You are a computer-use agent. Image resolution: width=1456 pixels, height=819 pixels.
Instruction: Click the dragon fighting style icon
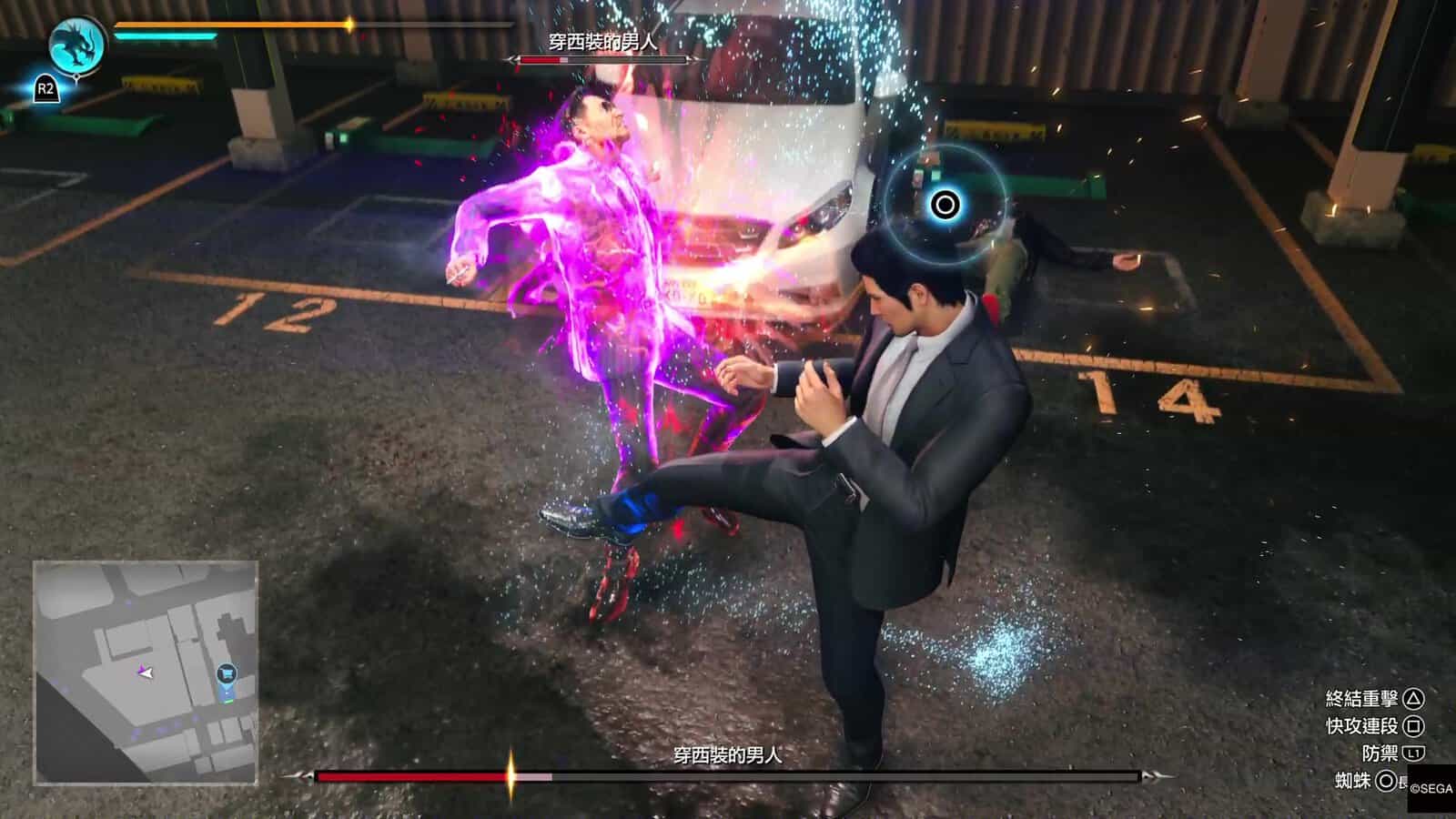(x=78, y=44)
